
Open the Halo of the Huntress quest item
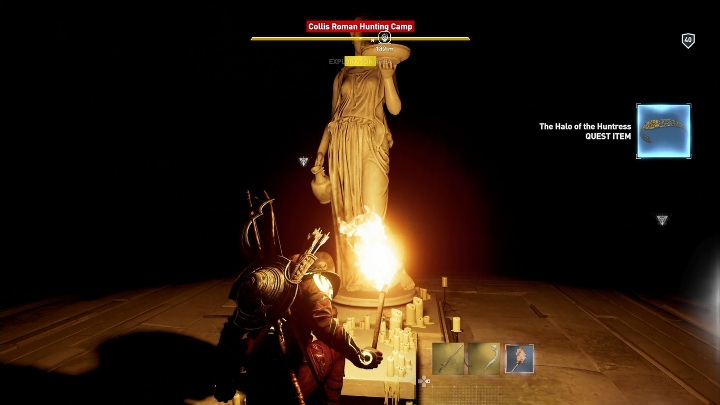click(663, 131)
